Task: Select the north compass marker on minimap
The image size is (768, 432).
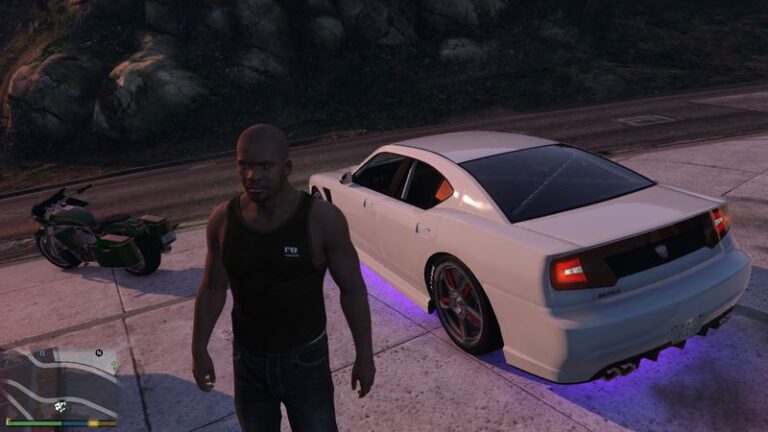Action: [x=99, y=353]
